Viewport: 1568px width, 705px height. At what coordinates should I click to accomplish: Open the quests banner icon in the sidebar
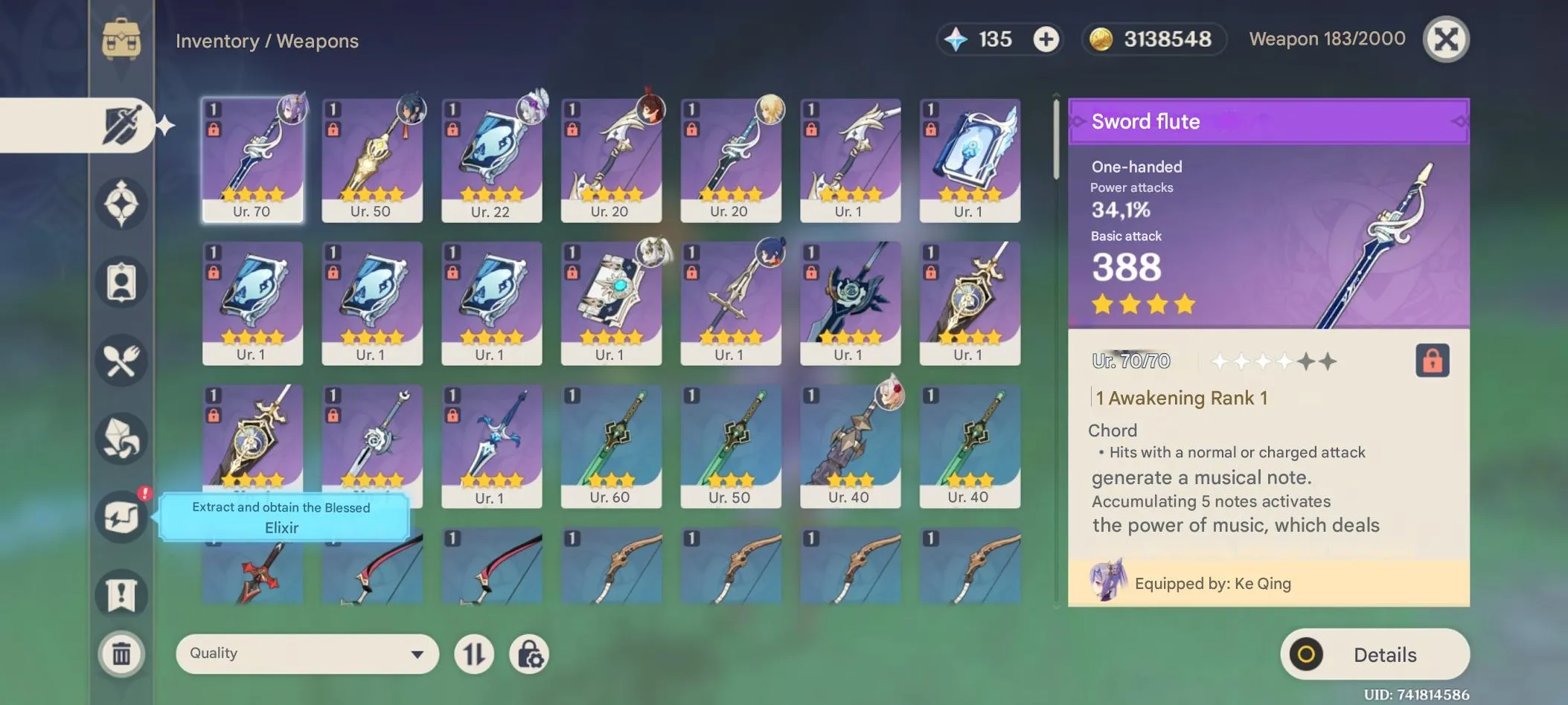pos(123,593)
